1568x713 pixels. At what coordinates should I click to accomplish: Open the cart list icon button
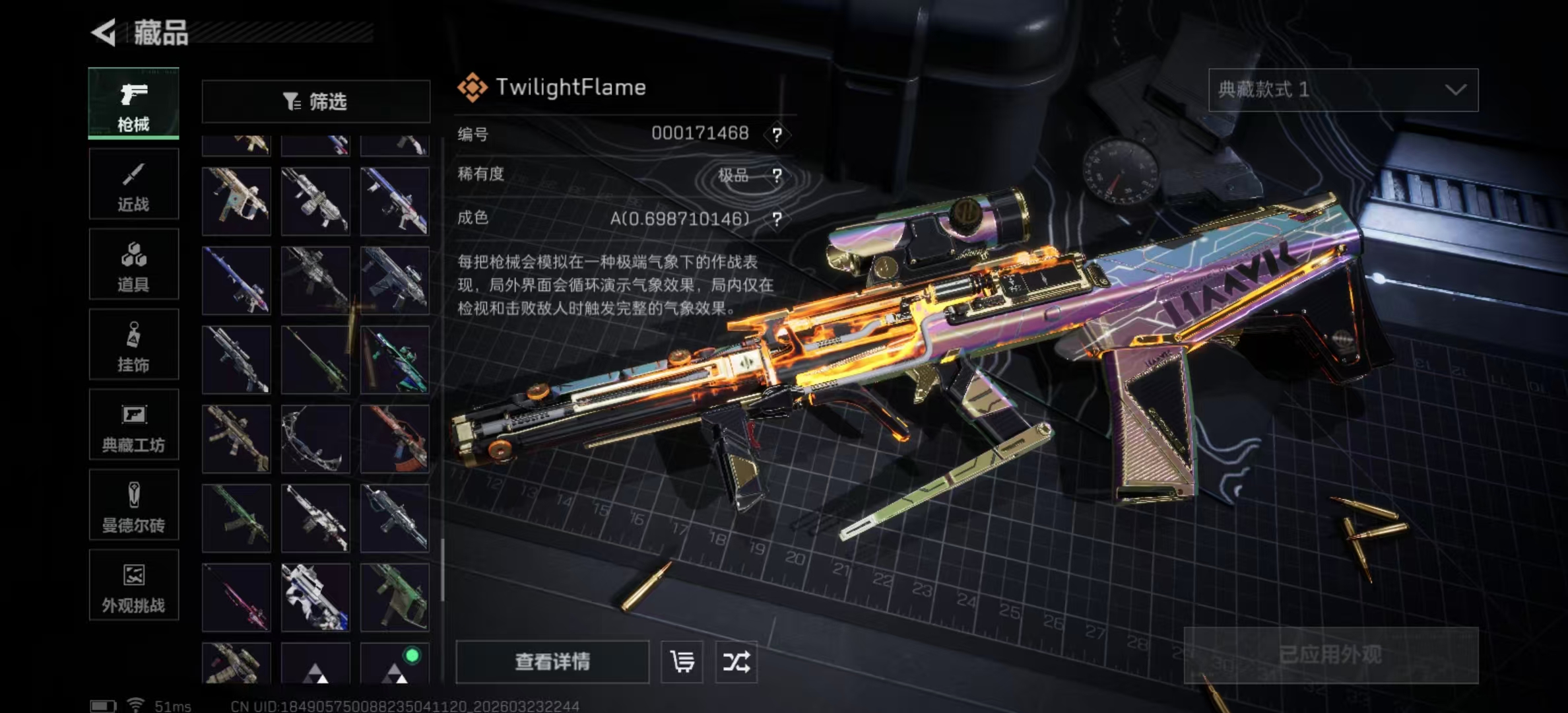tap(682, 662)
